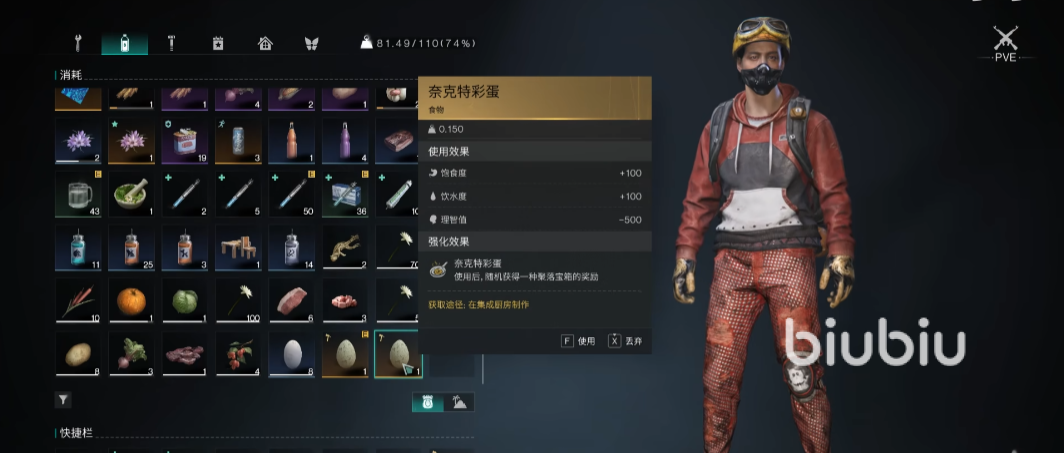This screenshot has height=453, width=1064.
Task: Open the screw materials tab
Action: (x=171, y=43)
